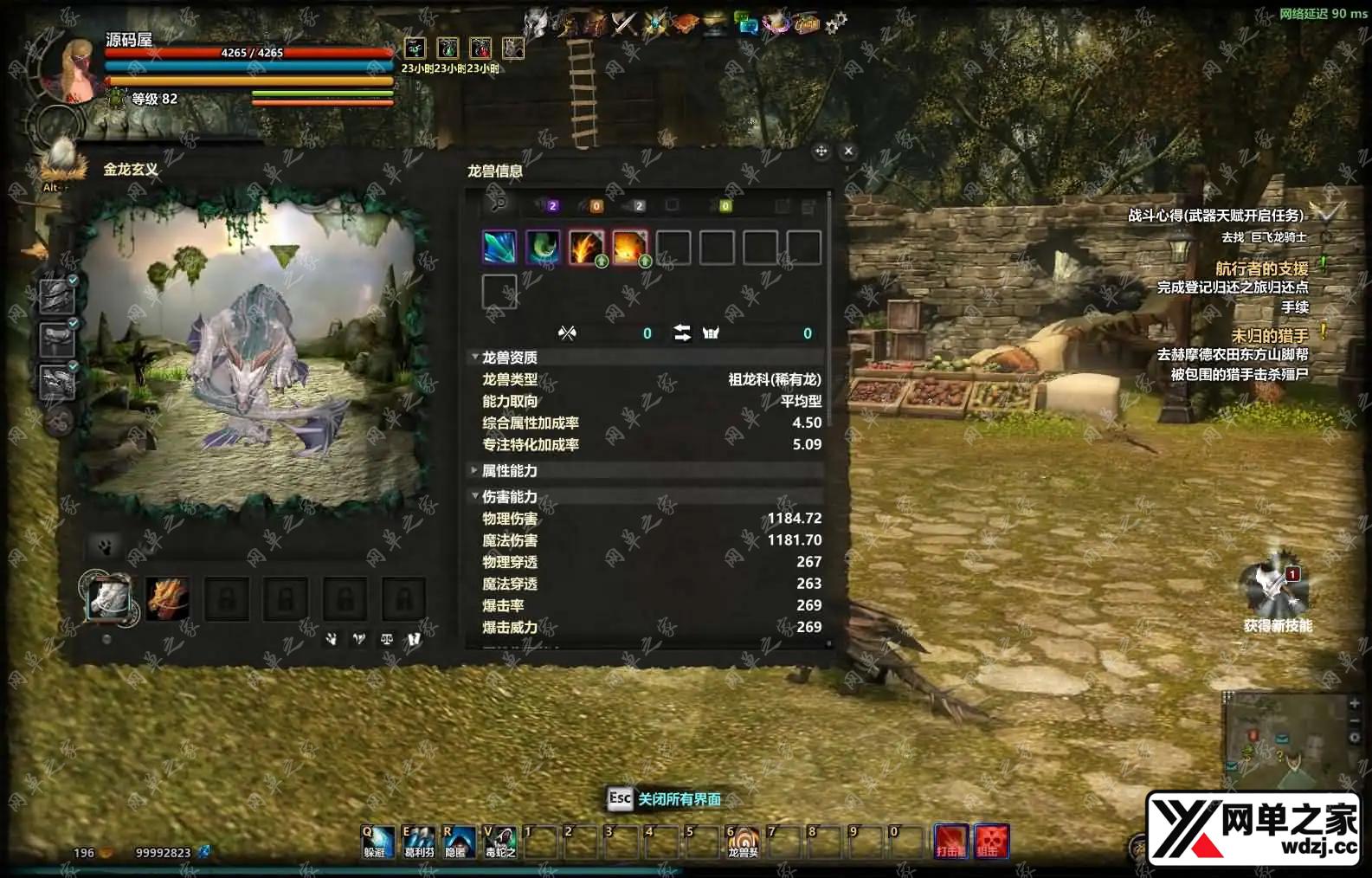The height and width of the screenshot is (878, 1372).
Task: Collapse the 龙兽资质 section
Action: coord(475,358)
